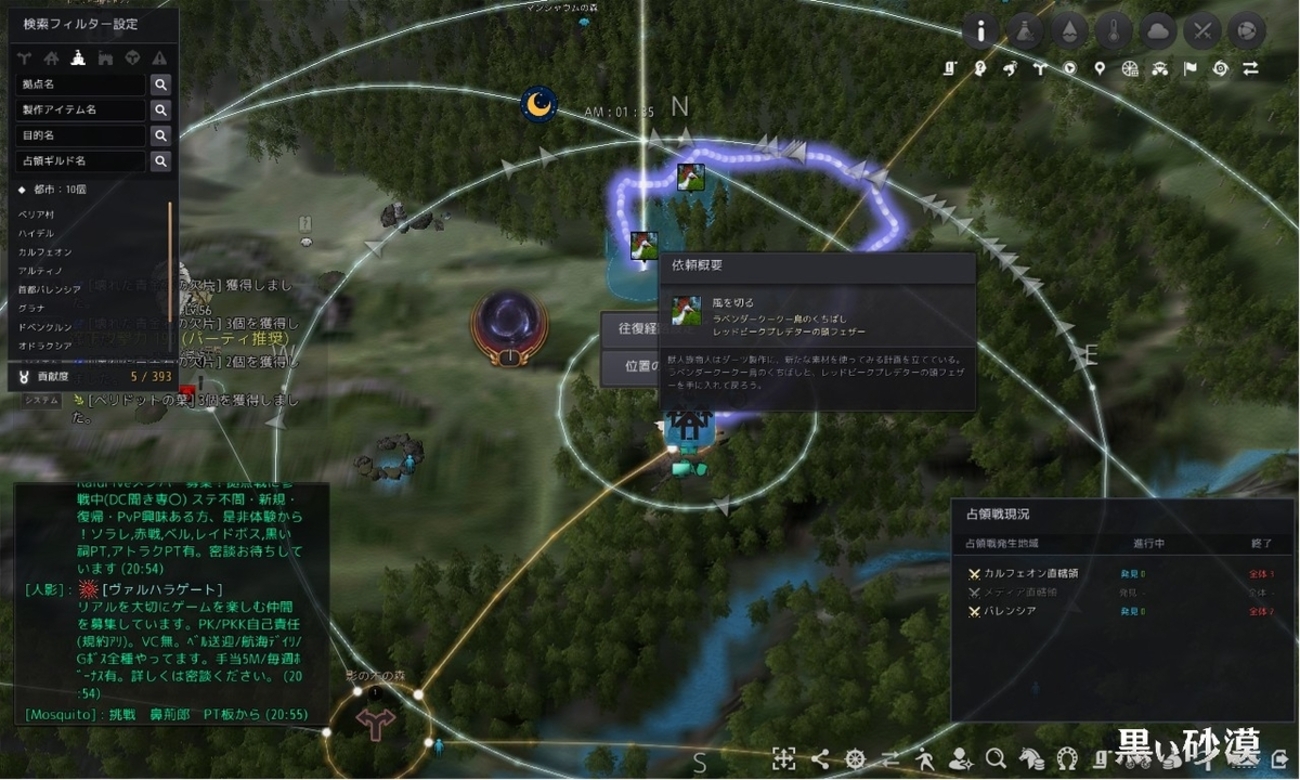
Task: Choose カルフェオン from the city list
Action: (x=45, y=252)
